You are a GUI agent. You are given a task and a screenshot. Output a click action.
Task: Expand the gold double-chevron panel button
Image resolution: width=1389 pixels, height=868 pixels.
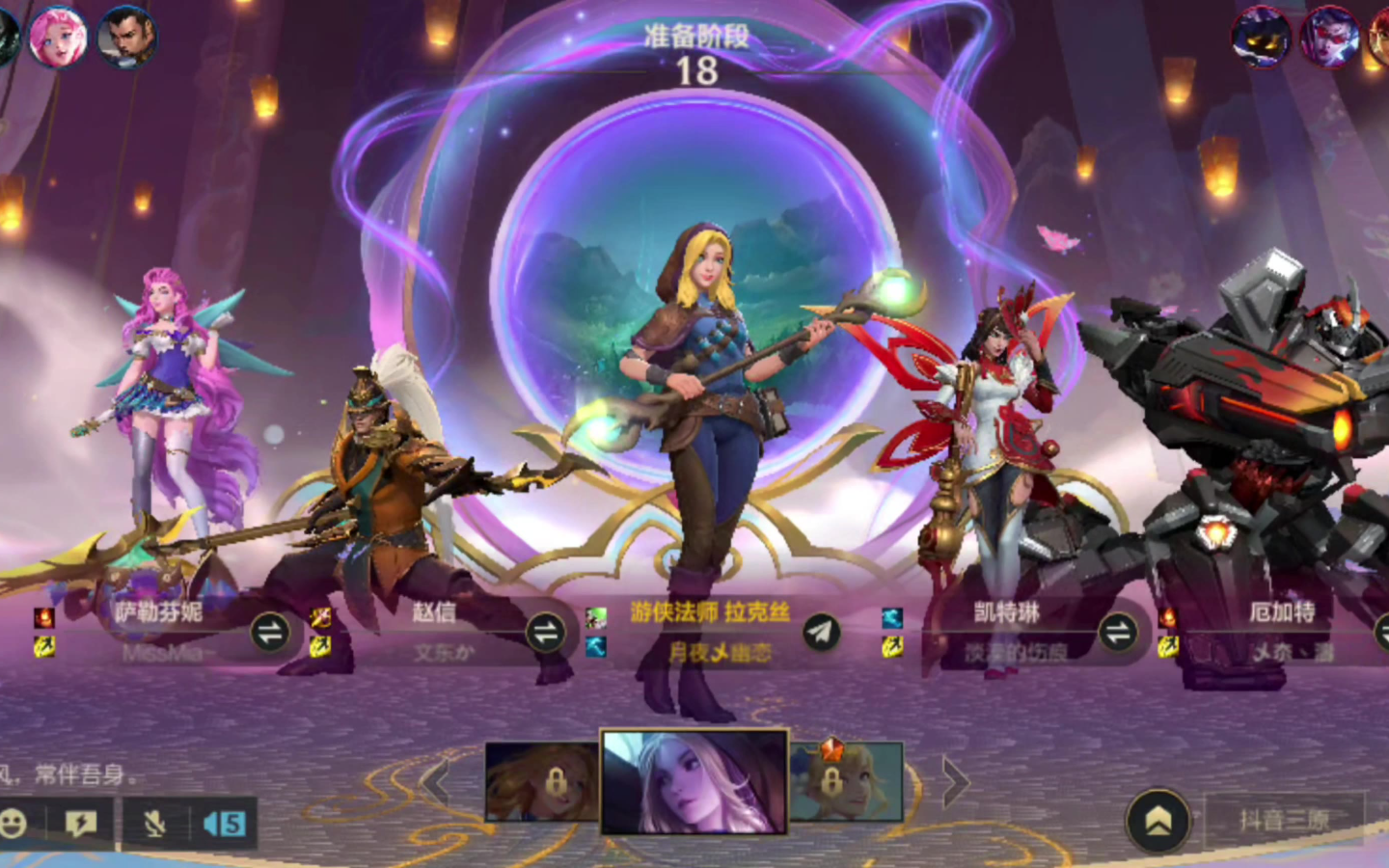1158,822
